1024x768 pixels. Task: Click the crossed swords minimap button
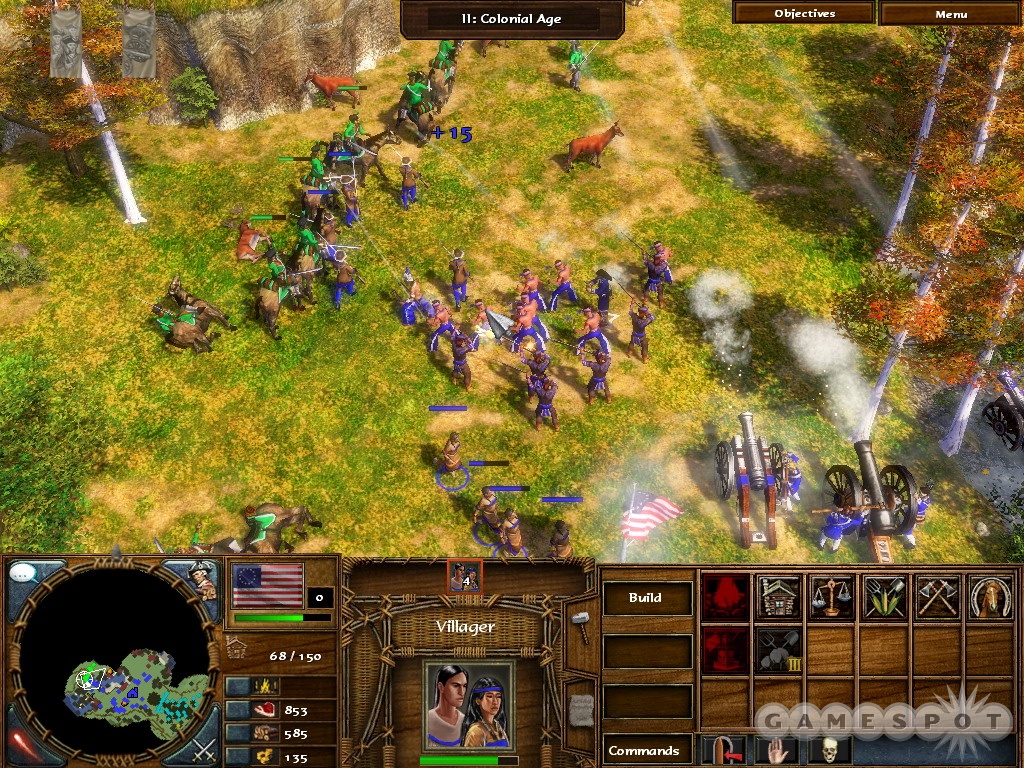(x=202, y=747)
